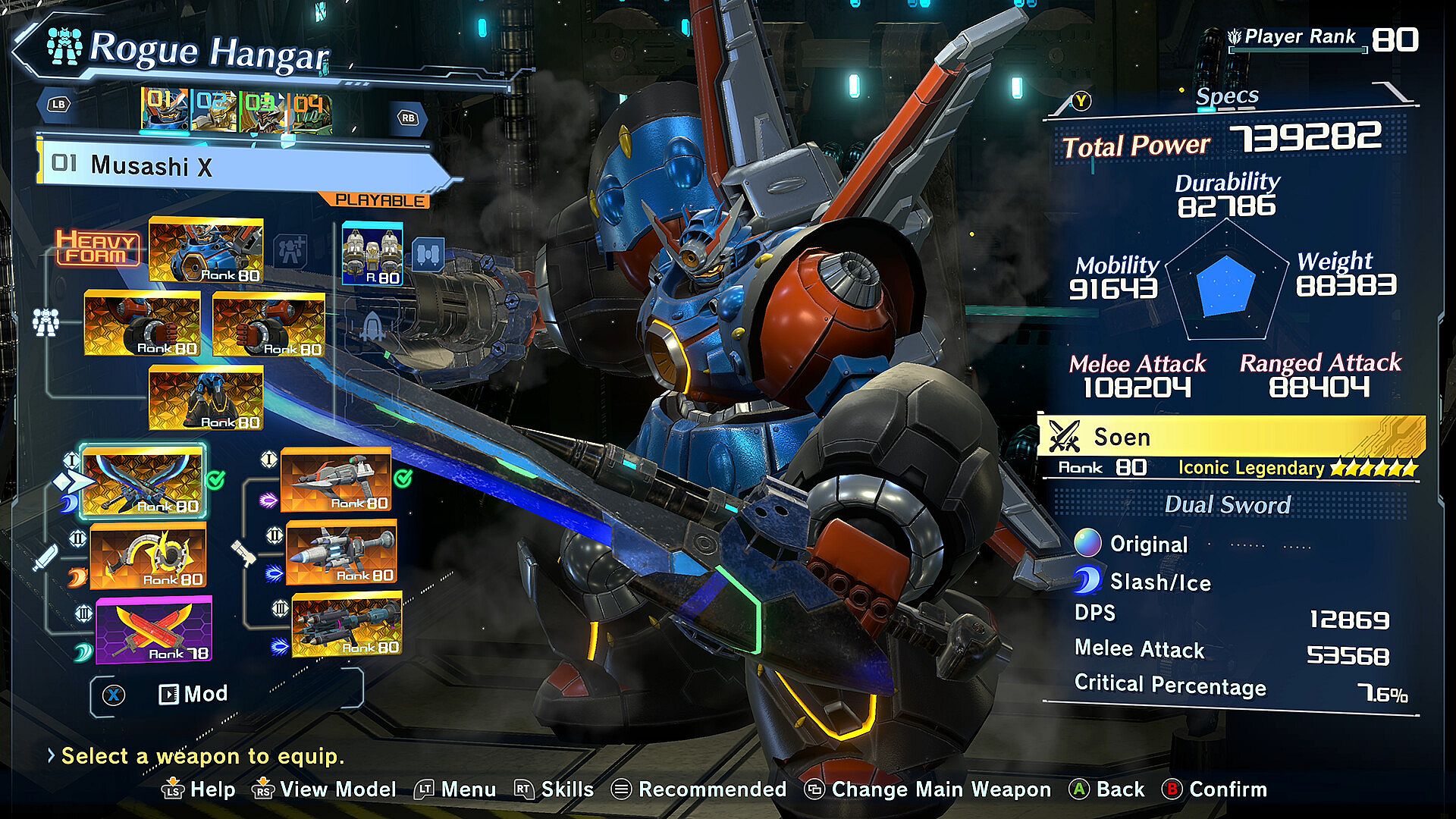Open the Help option

tap(199, 789)
